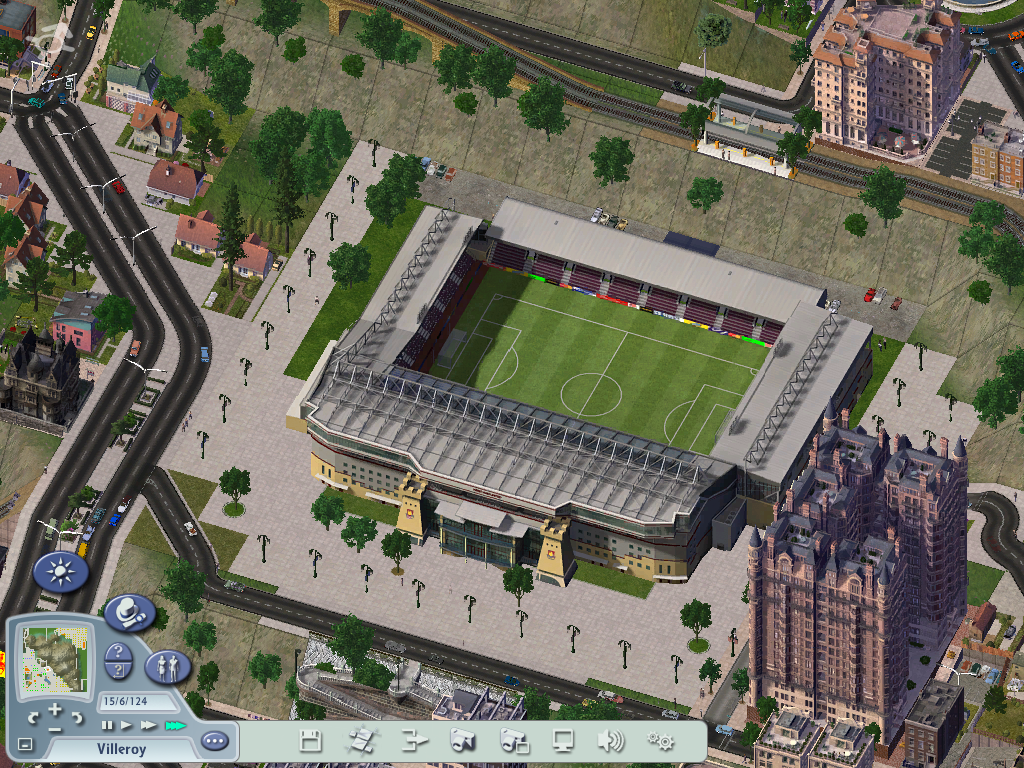Screen dimensions: 1024x768
Task: Toggle the three-dots options menu button
Action: tap(214, 741)
